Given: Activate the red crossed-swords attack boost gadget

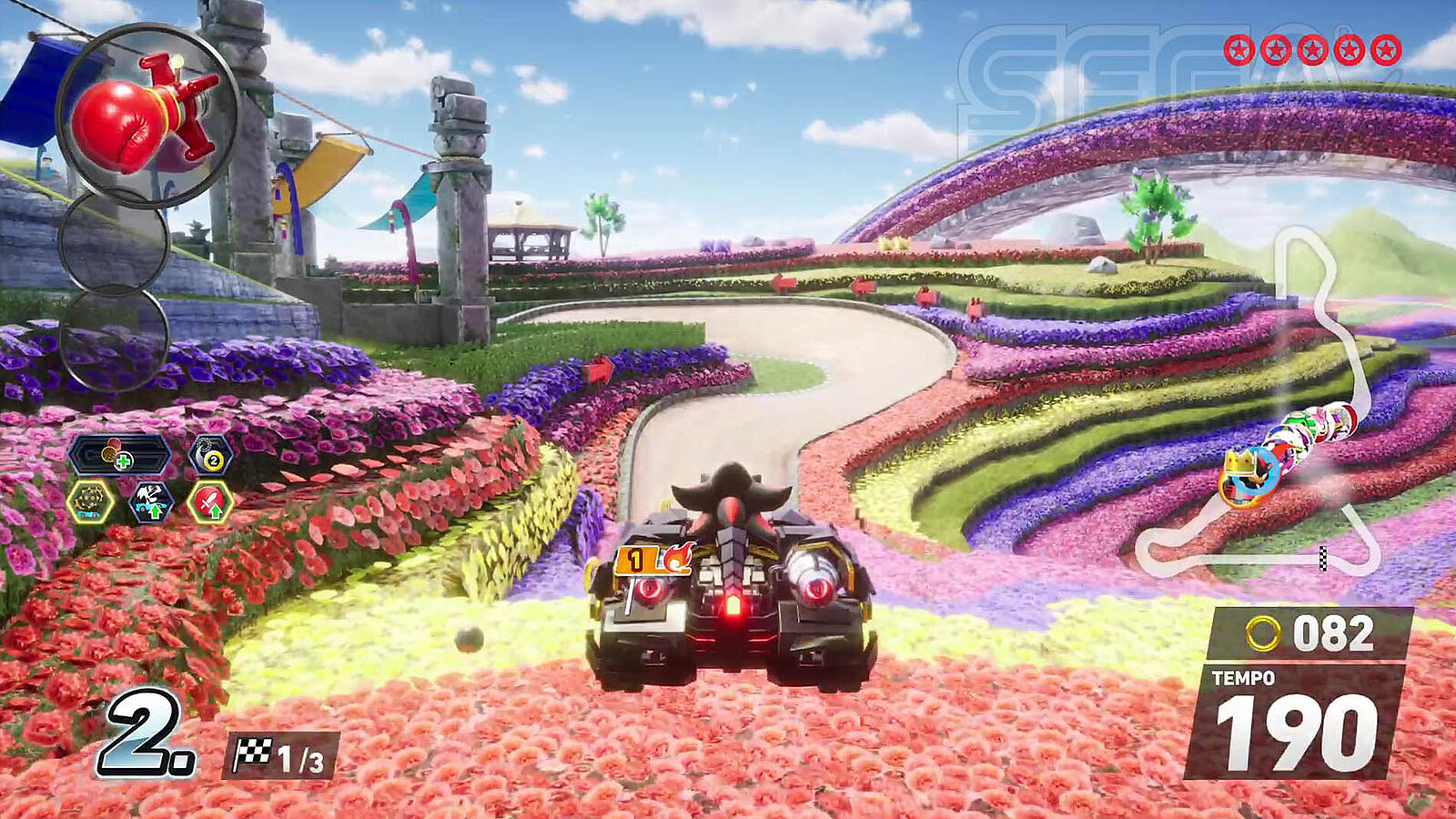Looking at the screenshot, I should pyautogui.click(x=210, y=501).
